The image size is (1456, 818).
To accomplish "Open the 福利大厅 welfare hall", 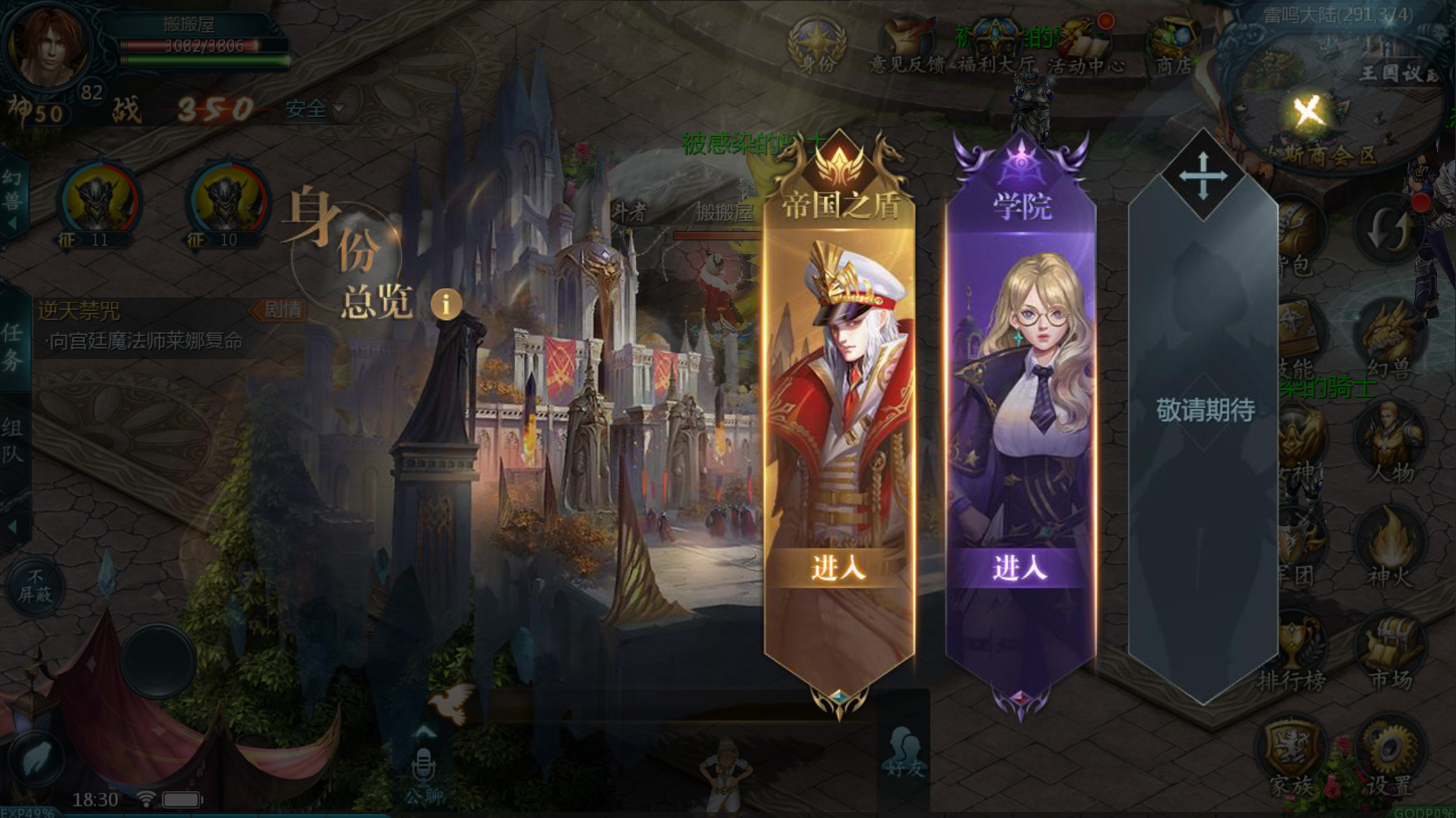I will pos(995,47).
